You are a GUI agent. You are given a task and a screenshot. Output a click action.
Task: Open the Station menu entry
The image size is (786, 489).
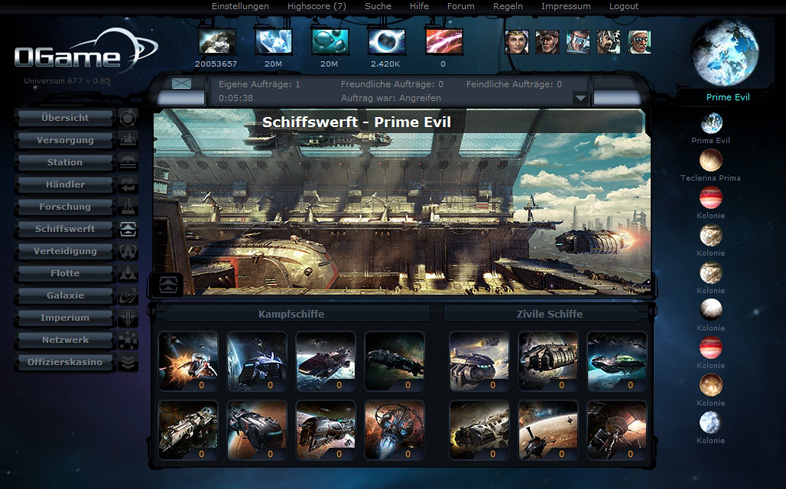pos(66,163)
